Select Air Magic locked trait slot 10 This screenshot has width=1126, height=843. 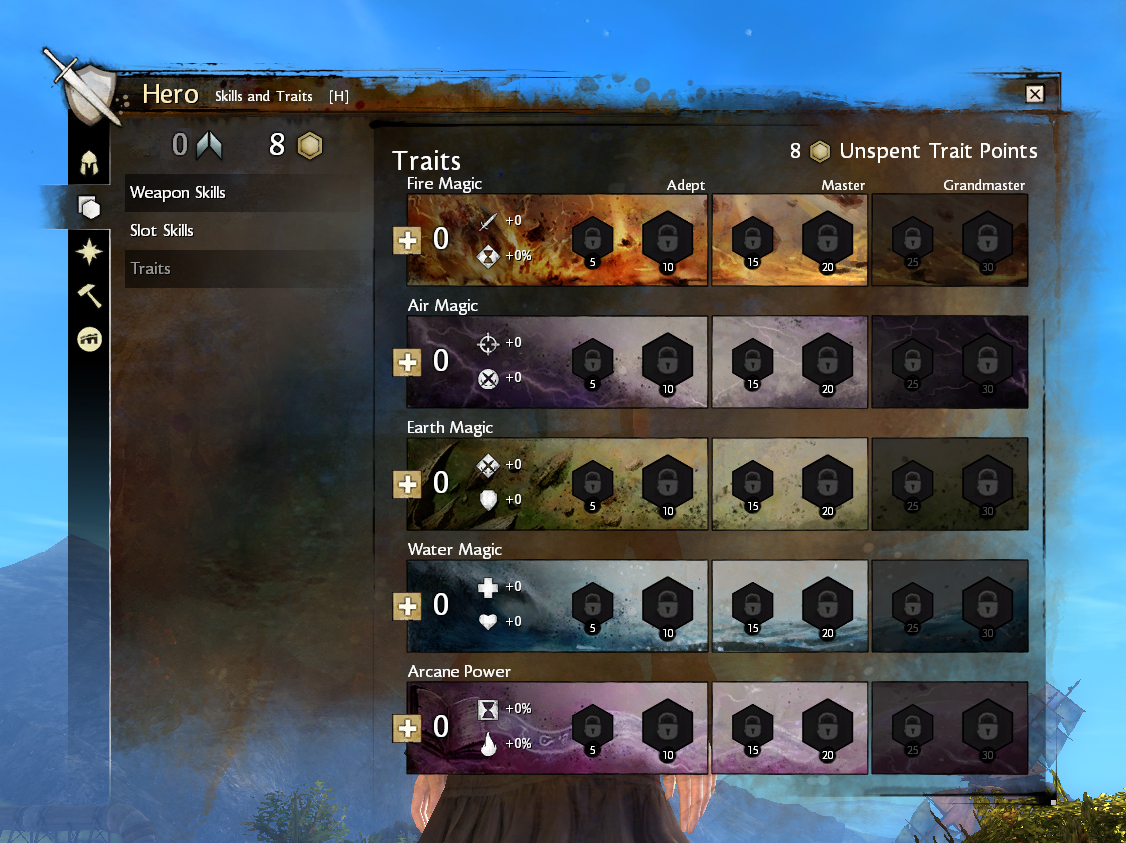[666, 360]
